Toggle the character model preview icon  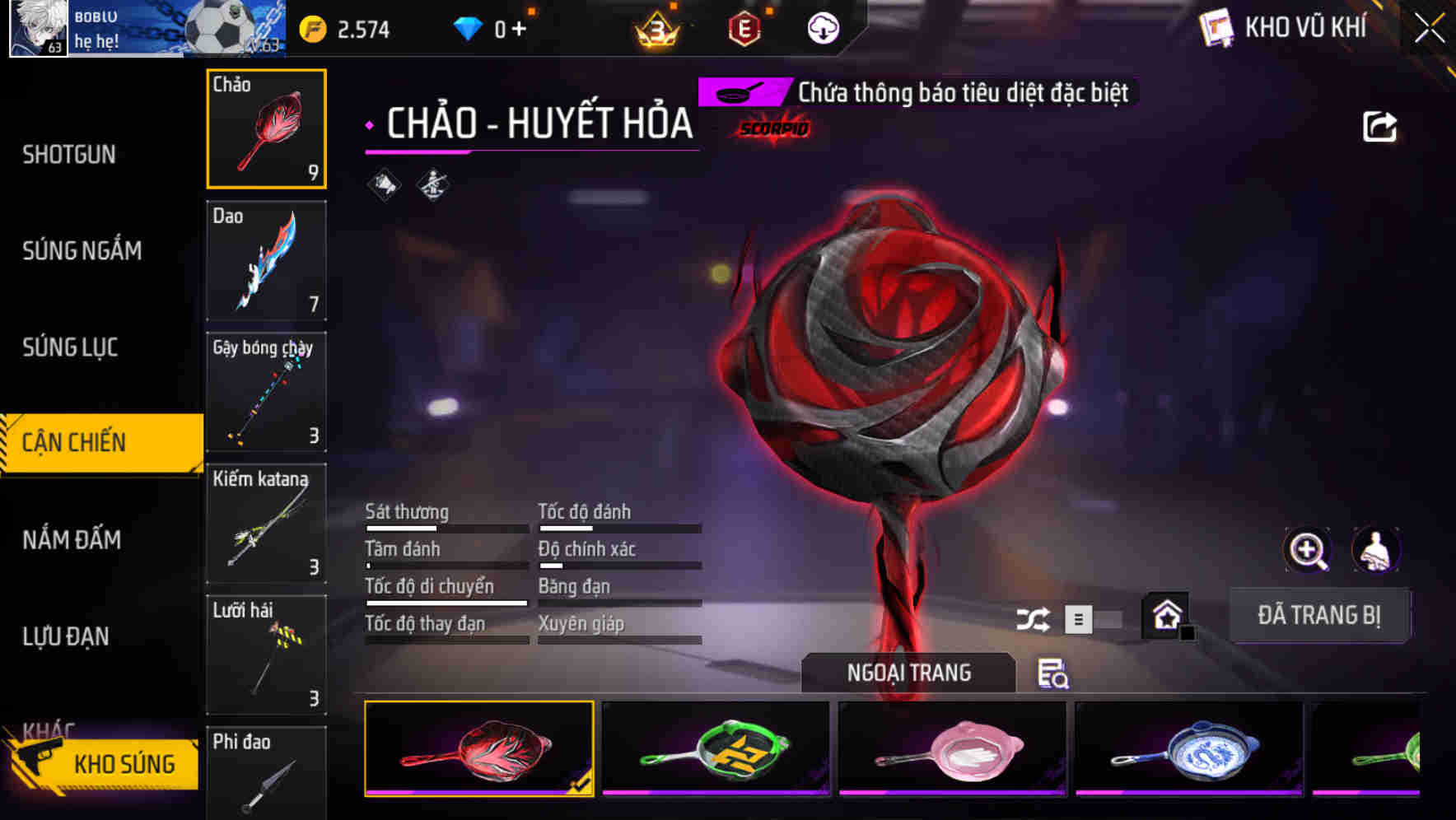[x=1374, y=548]
